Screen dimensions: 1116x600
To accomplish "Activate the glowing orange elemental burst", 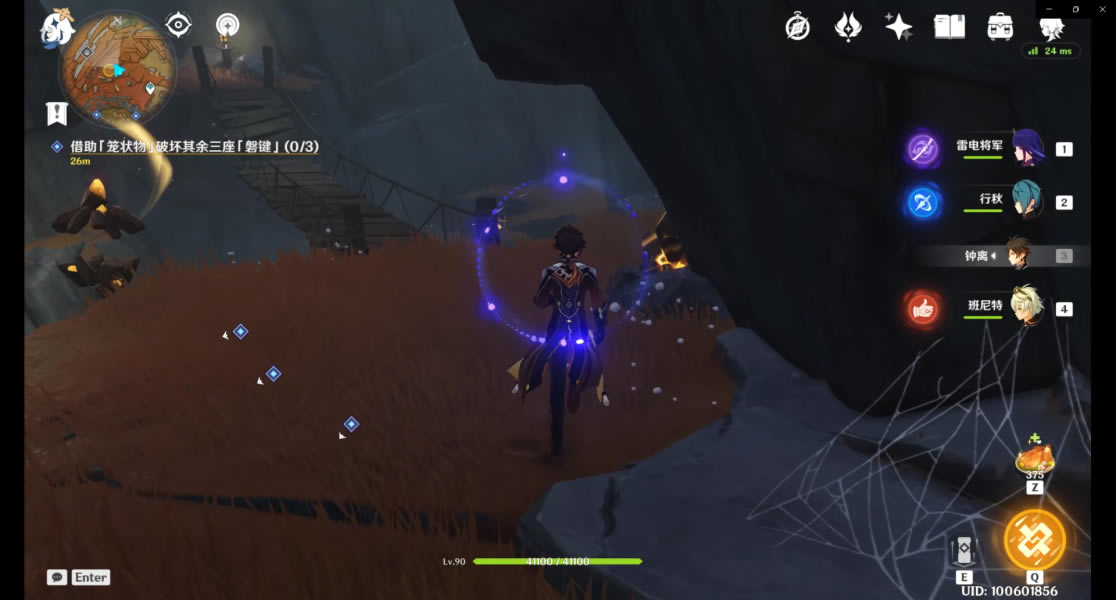I will (x=1034, y=539).
